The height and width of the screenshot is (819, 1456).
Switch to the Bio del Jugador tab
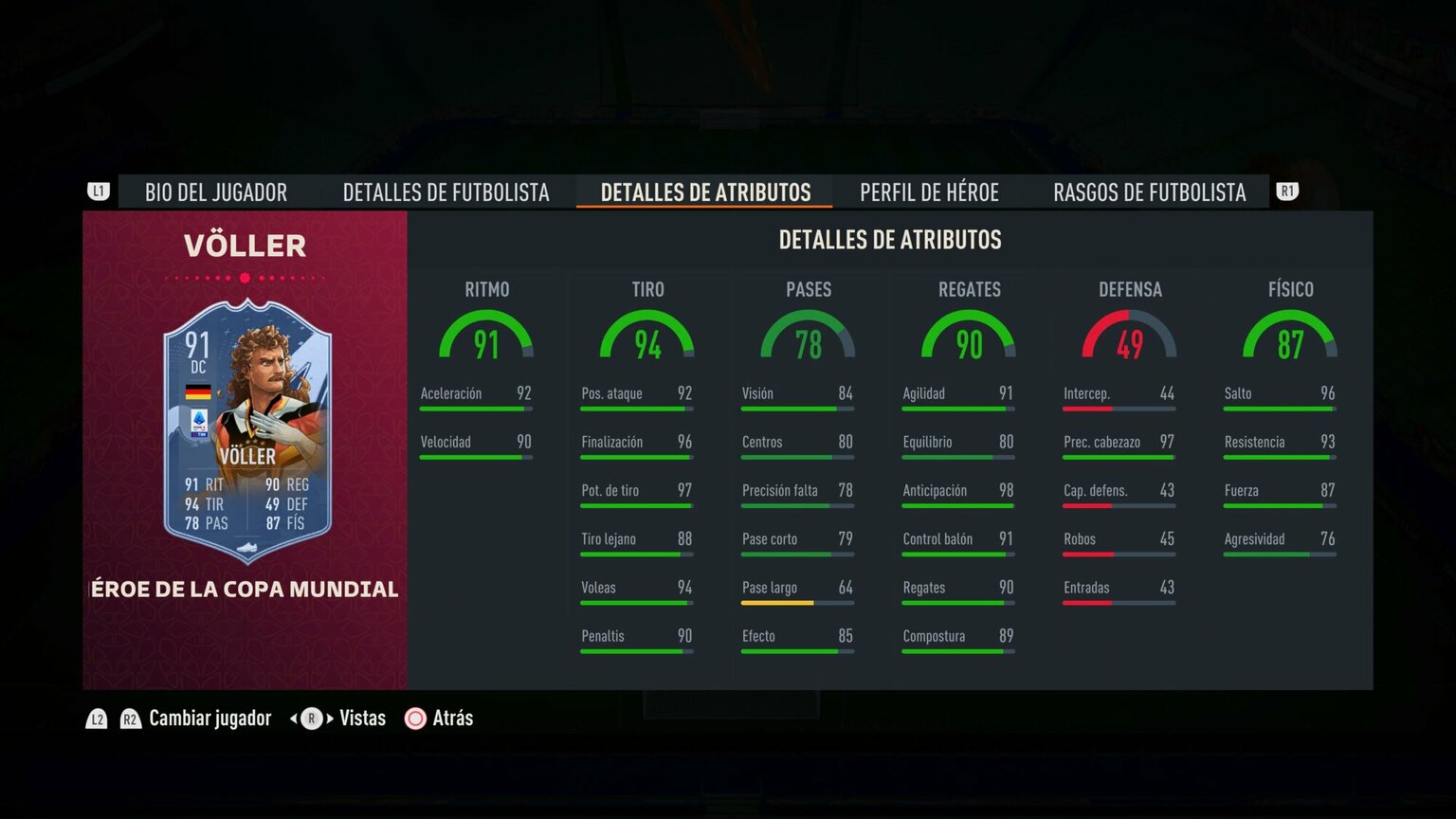pyautogui.click(x=215, y=191)
